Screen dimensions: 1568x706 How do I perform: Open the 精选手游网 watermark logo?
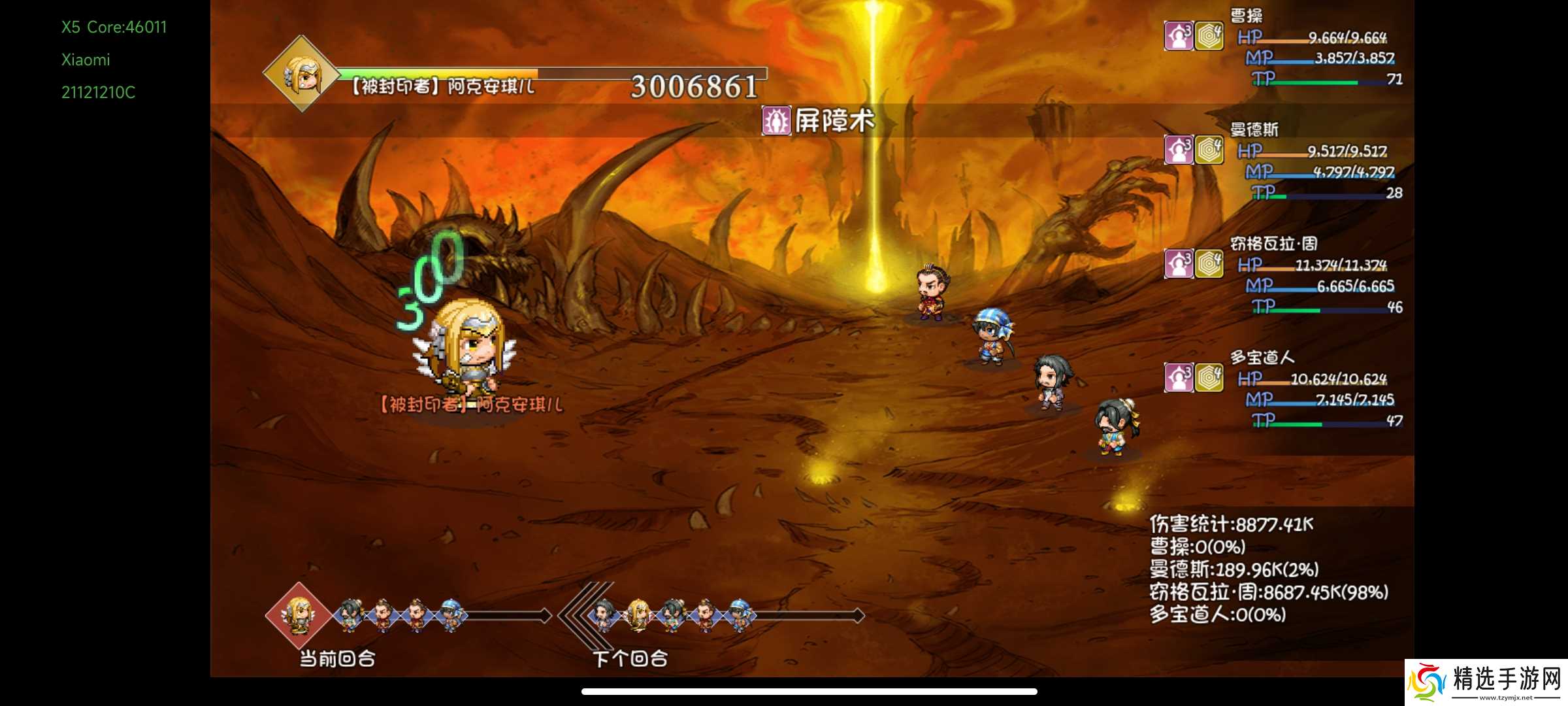tap(1486, 682)
